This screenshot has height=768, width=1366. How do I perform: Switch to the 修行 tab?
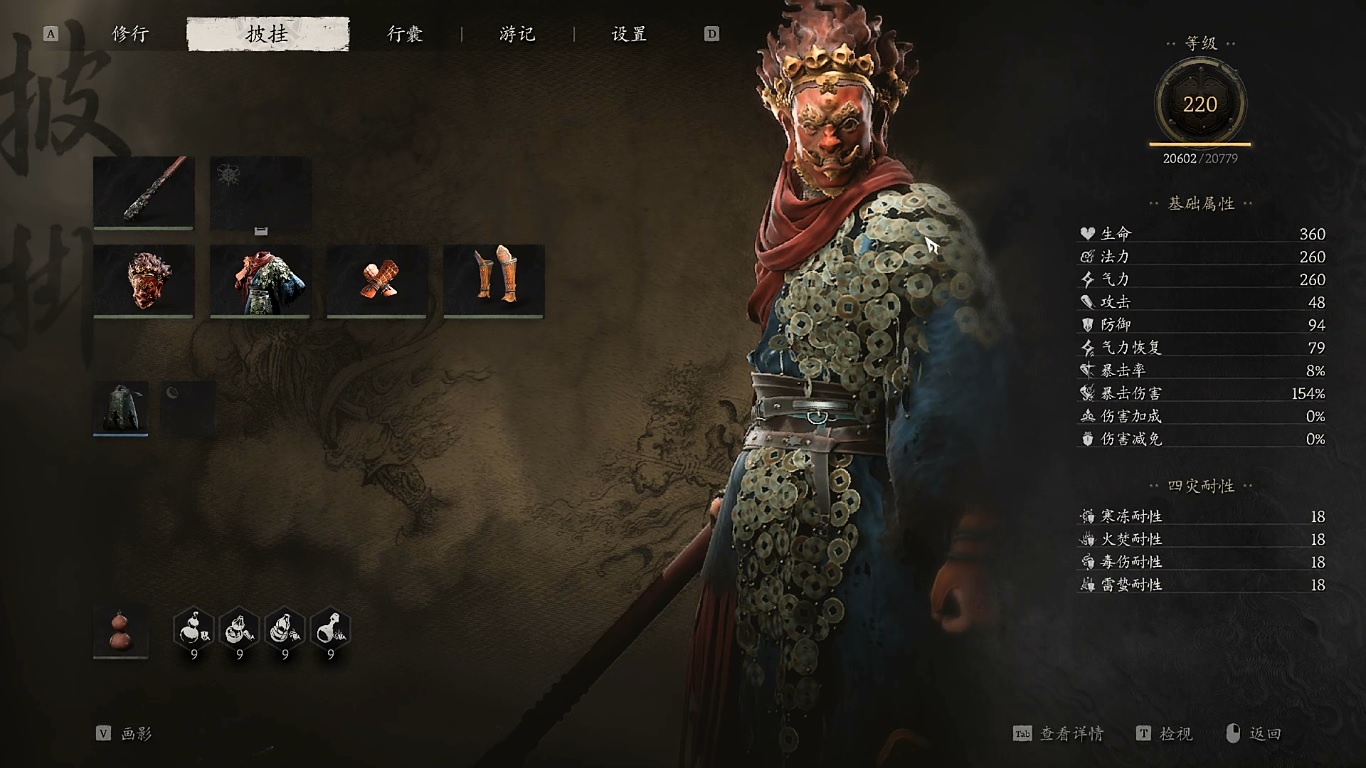click(x=130, y=34)
